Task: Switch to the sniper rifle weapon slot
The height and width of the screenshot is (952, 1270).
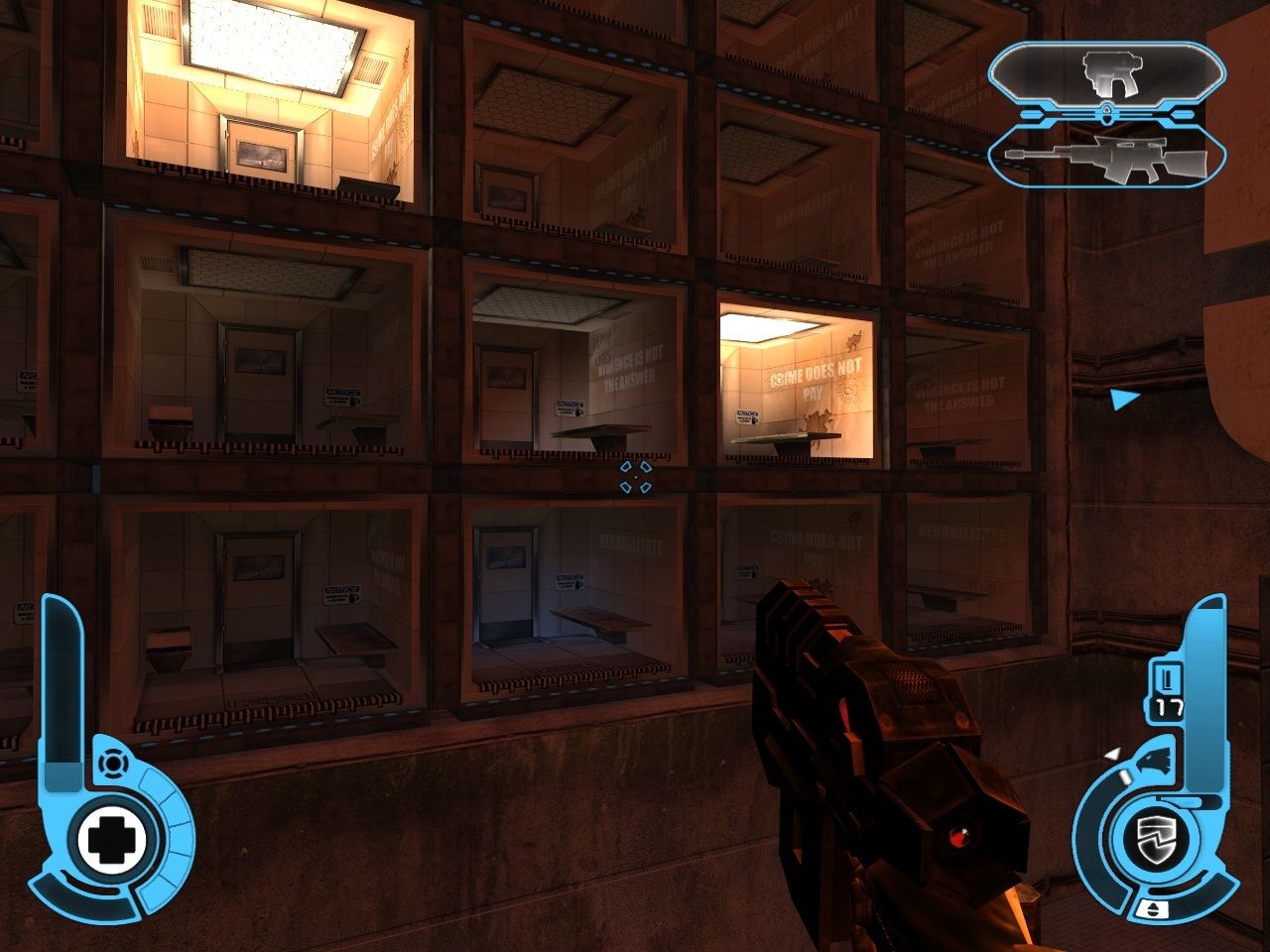Action: (1106, 159)
